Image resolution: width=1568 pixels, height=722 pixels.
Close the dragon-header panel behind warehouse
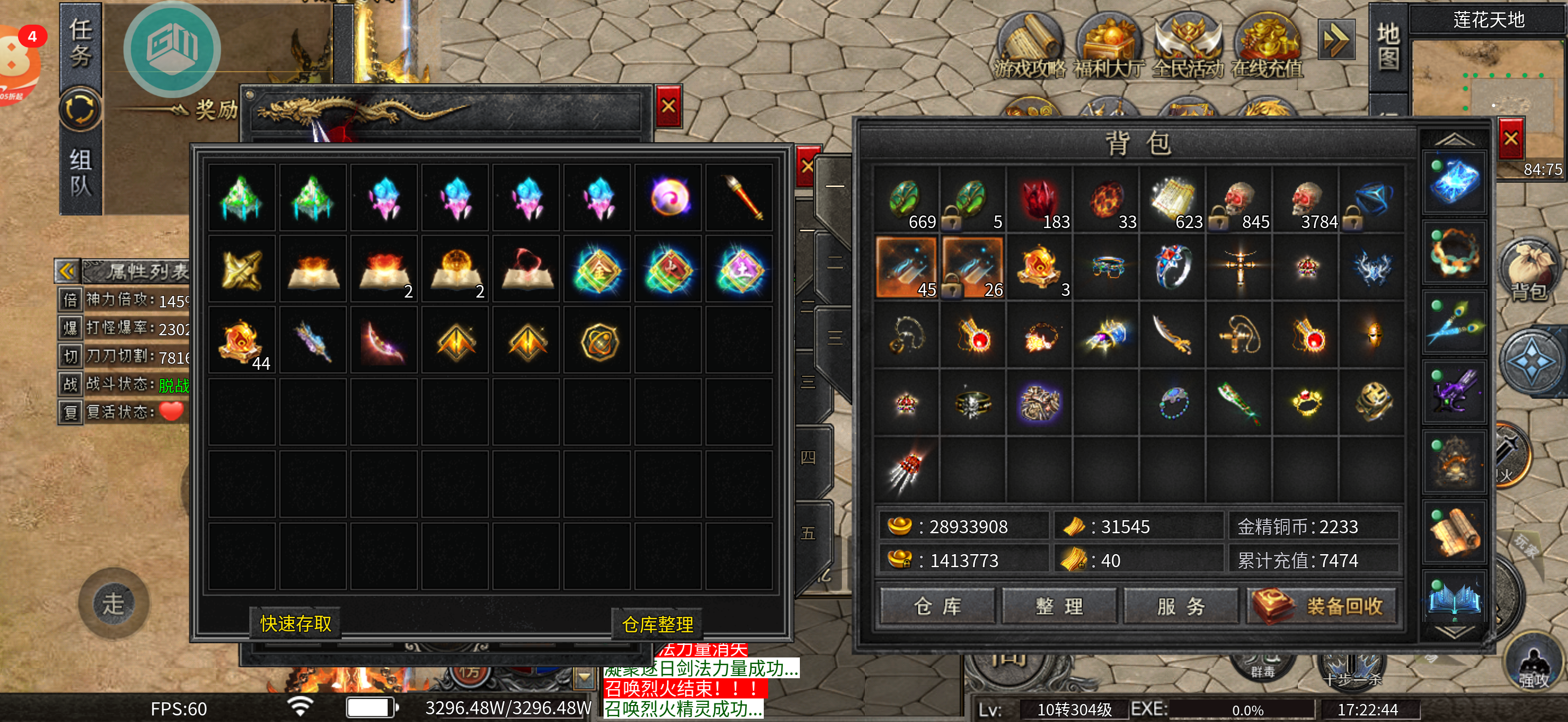(668, 107)
